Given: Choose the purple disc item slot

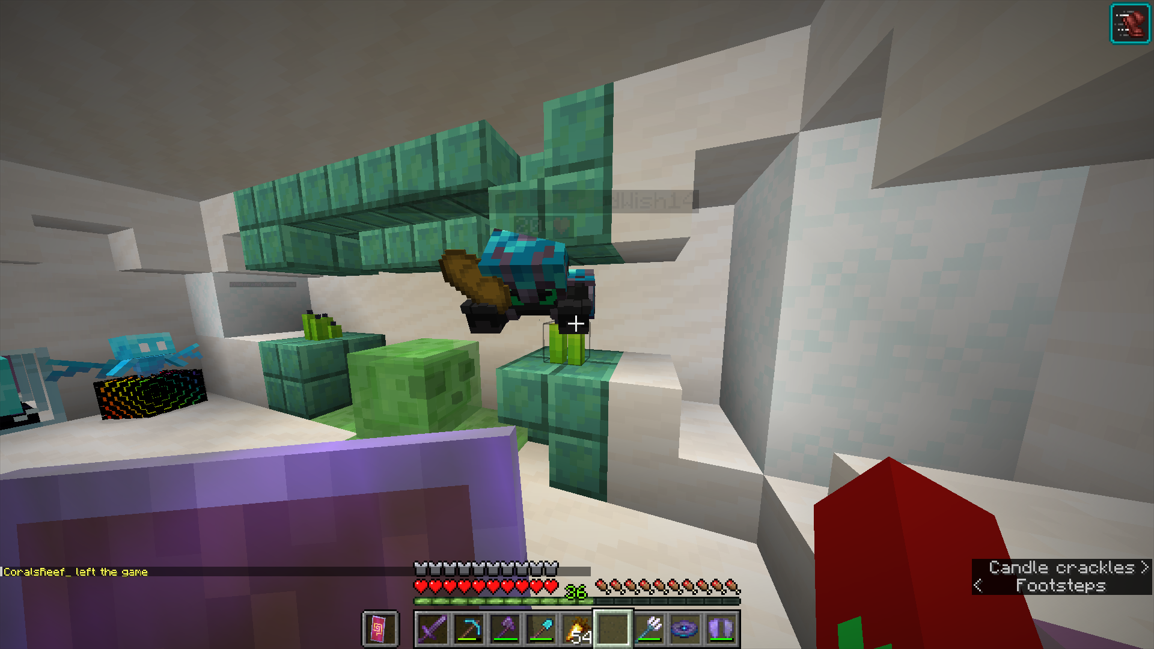Looking at the screenshot, I should click(x=685, y=629).
